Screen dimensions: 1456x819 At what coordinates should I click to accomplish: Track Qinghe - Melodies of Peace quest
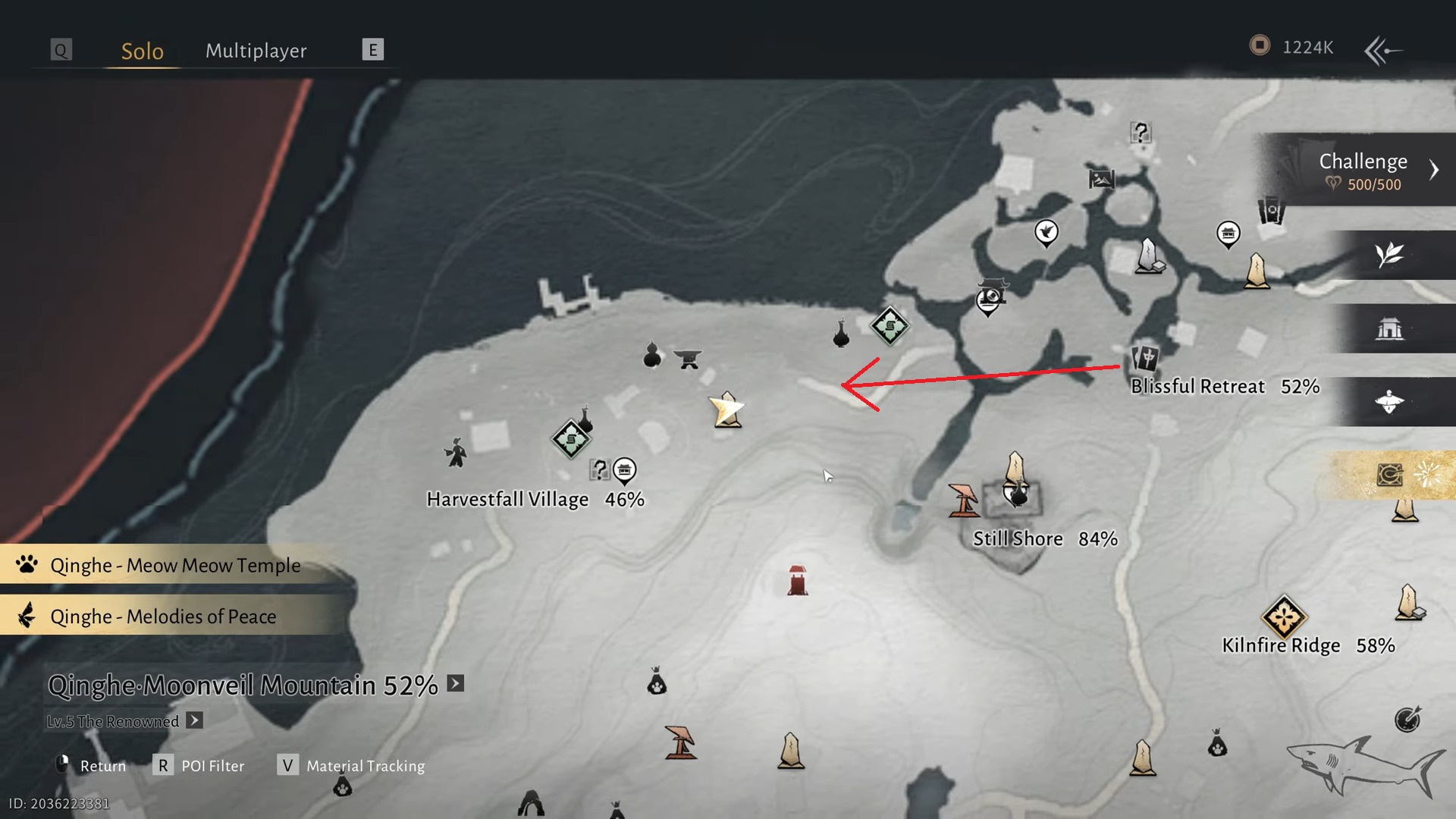(163, 617)
